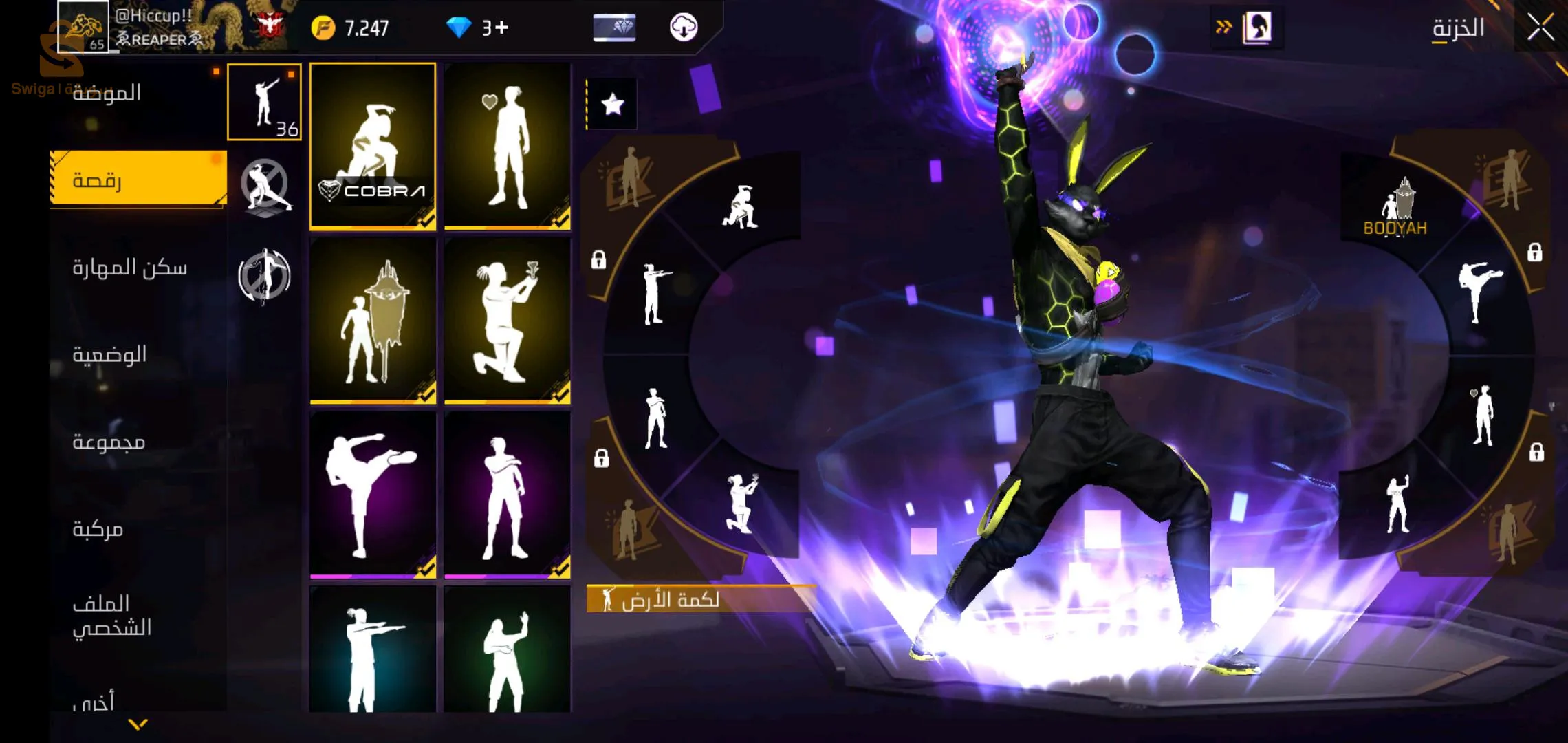Screen dimensions: 1568x743
Task: Switch to the الوضعية category
Action: 109,355
